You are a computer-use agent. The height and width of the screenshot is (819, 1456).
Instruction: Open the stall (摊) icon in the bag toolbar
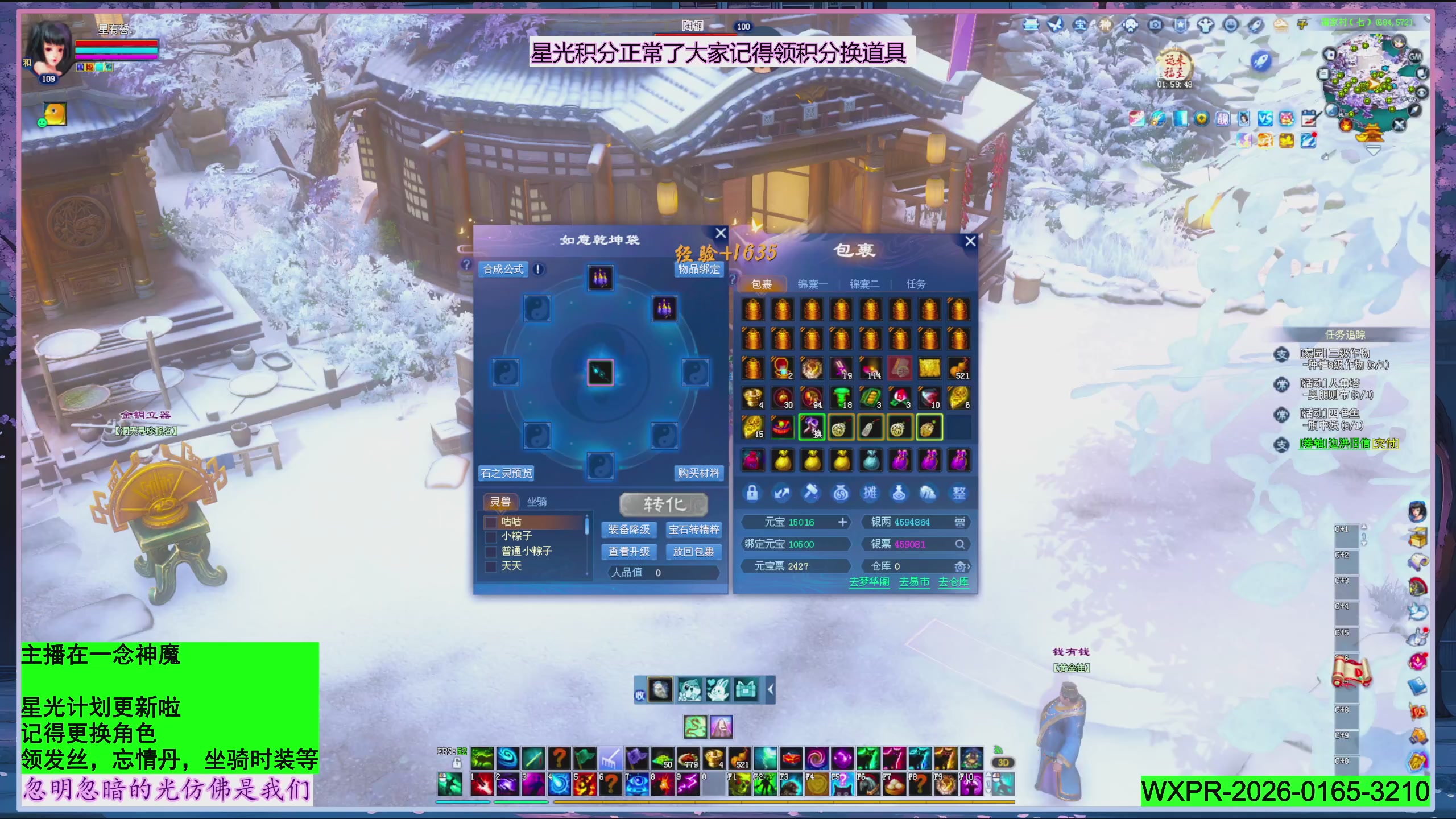pos(870,493)
